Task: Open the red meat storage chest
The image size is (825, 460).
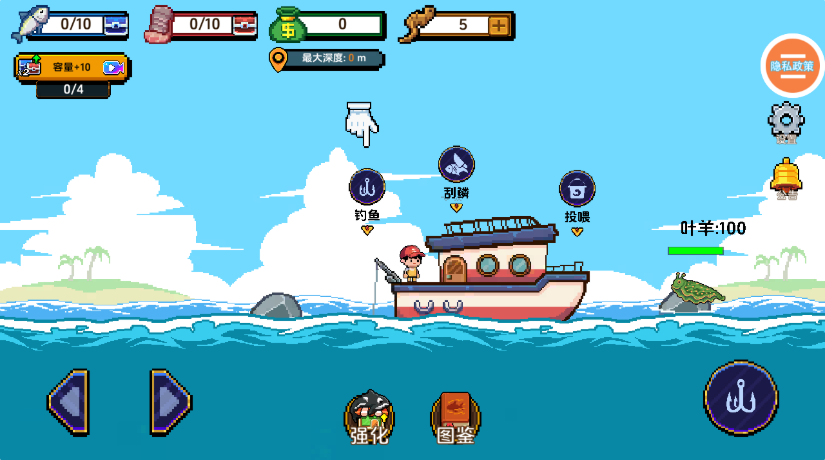Action: (x=245, y=24)
